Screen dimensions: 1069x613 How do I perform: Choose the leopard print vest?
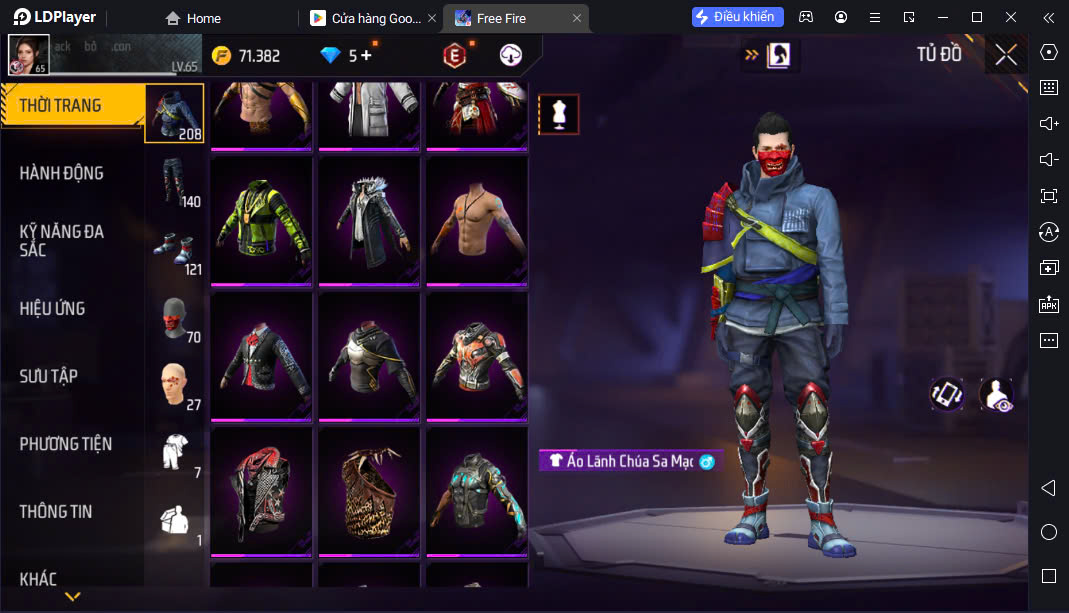coord(369,489)
